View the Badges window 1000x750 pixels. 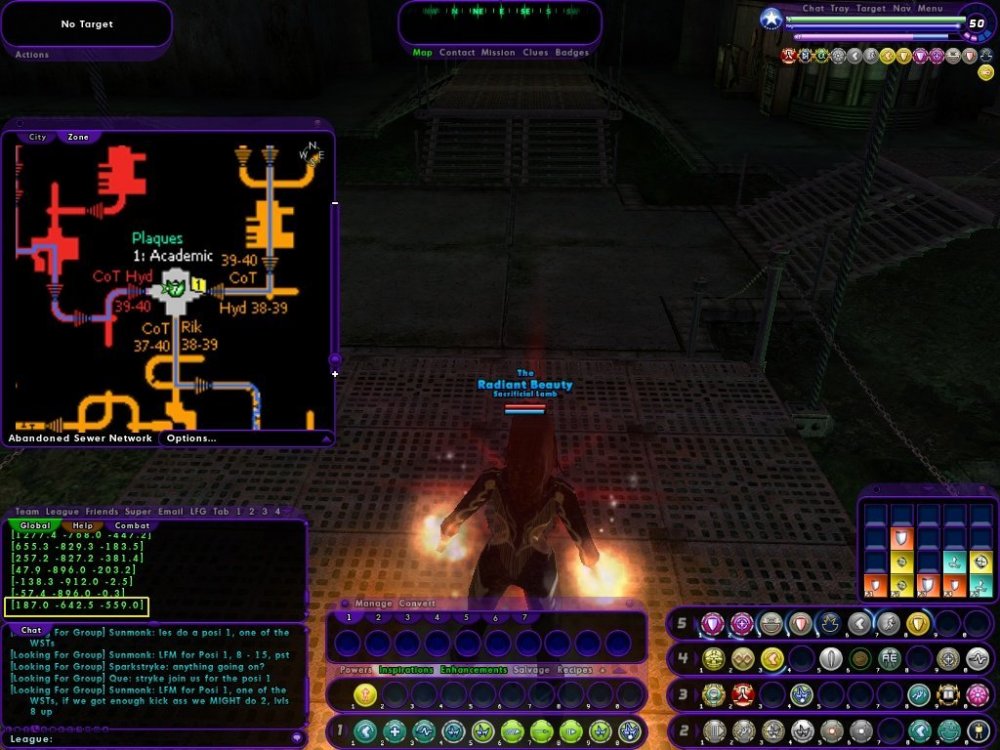click(572, 52)
